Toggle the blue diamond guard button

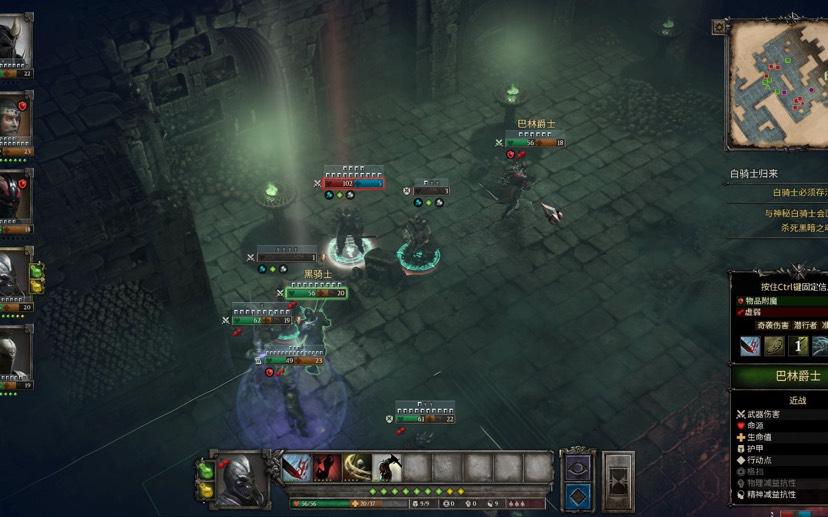pos(578,496)
